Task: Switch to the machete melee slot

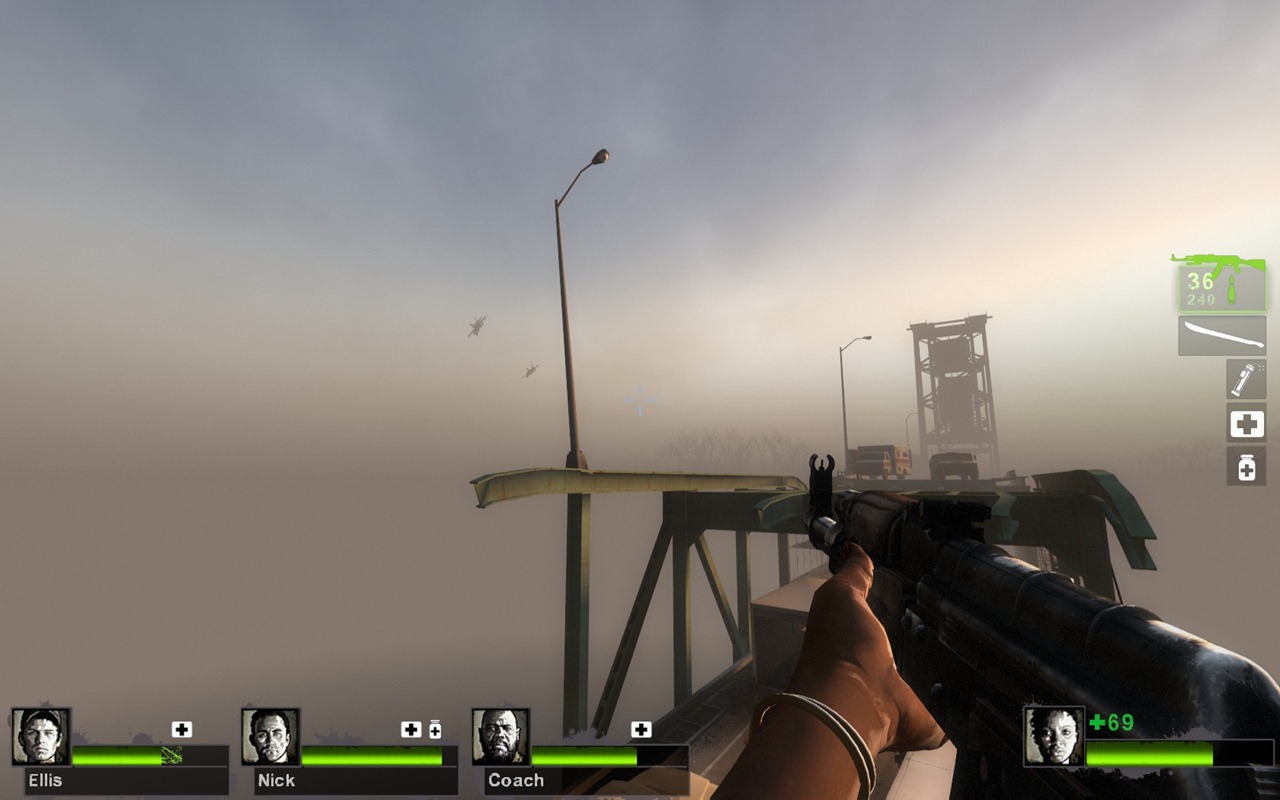Action: [1221, 336]
